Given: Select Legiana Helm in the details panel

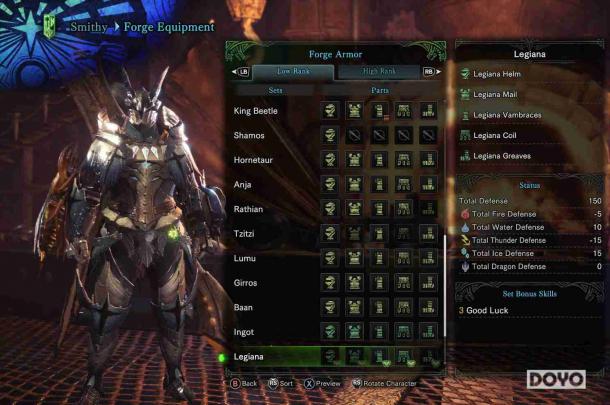Looking at the screenshot, I should pos(500,74).
